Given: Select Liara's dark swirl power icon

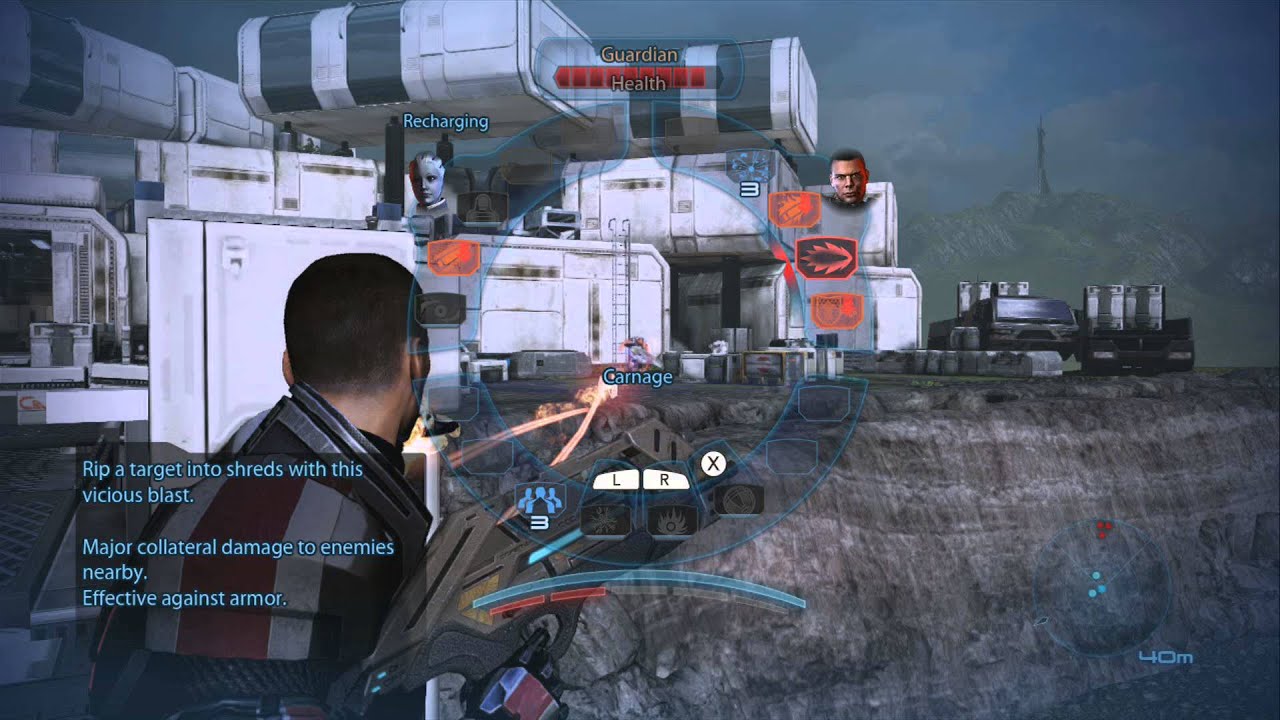Looking at the screenshot, I should 437,309.
